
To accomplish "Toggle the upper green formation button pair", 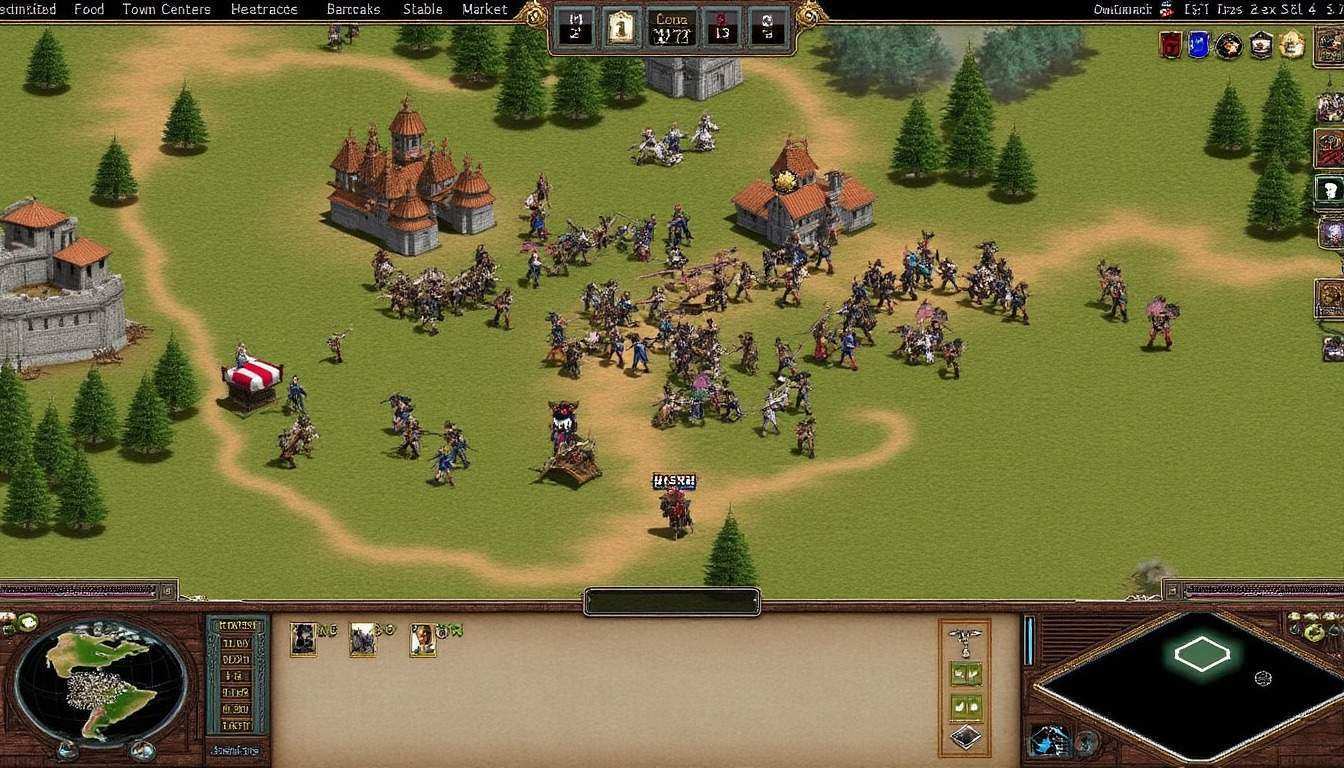I will click(x=966, y=674).
